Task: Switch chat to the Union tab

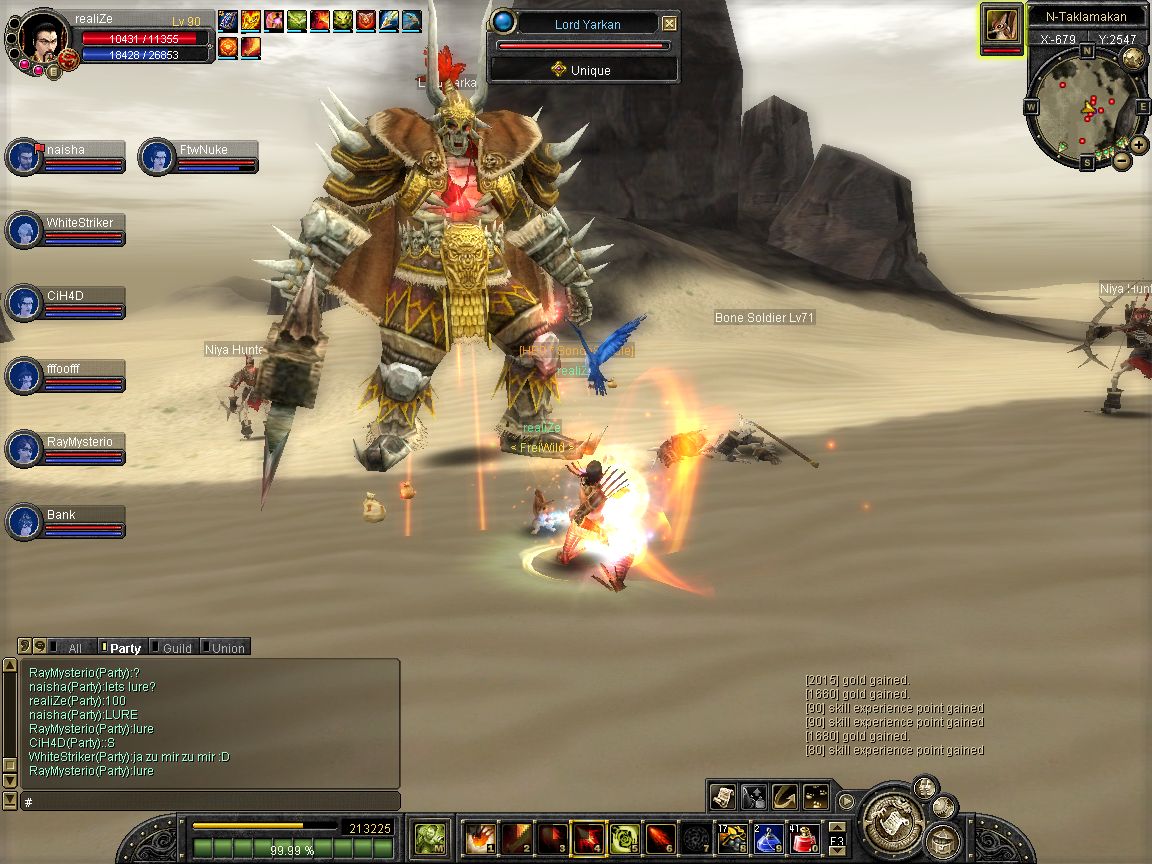Action: pyautogui.click(x=227, y=648)
